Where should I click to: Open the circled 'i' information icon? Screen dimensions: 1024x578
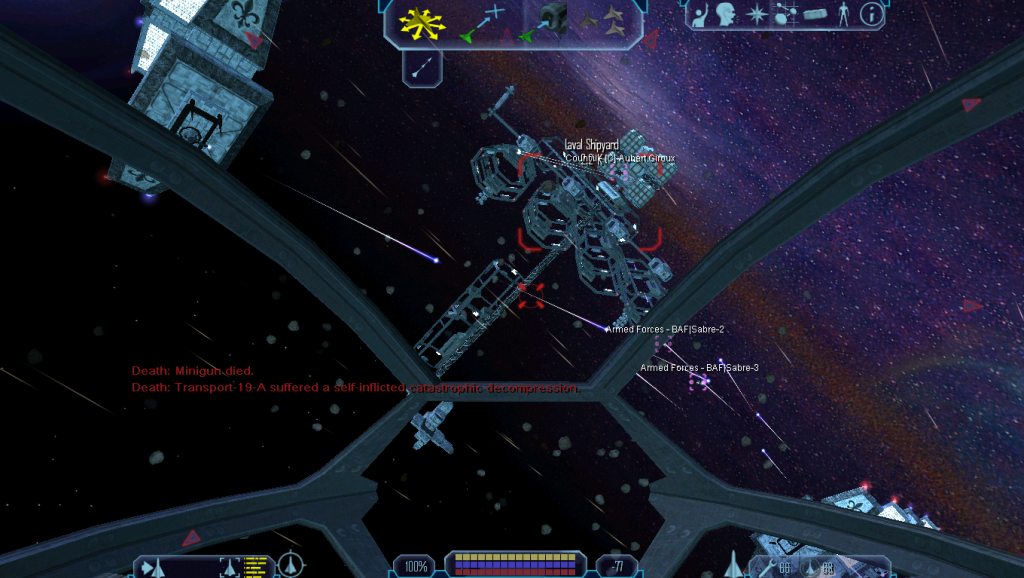tap(872, 15)
